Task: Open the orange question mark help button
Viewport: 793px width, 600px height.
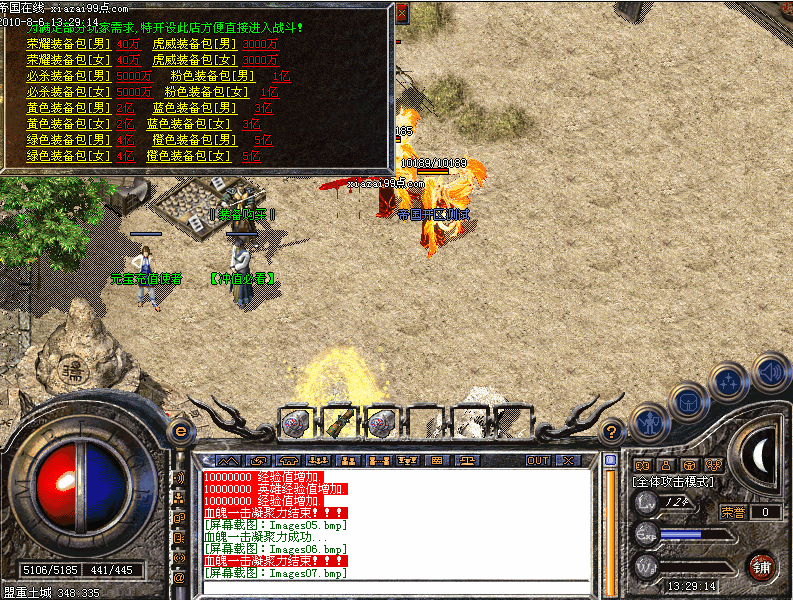Action: tap(613, 432)
